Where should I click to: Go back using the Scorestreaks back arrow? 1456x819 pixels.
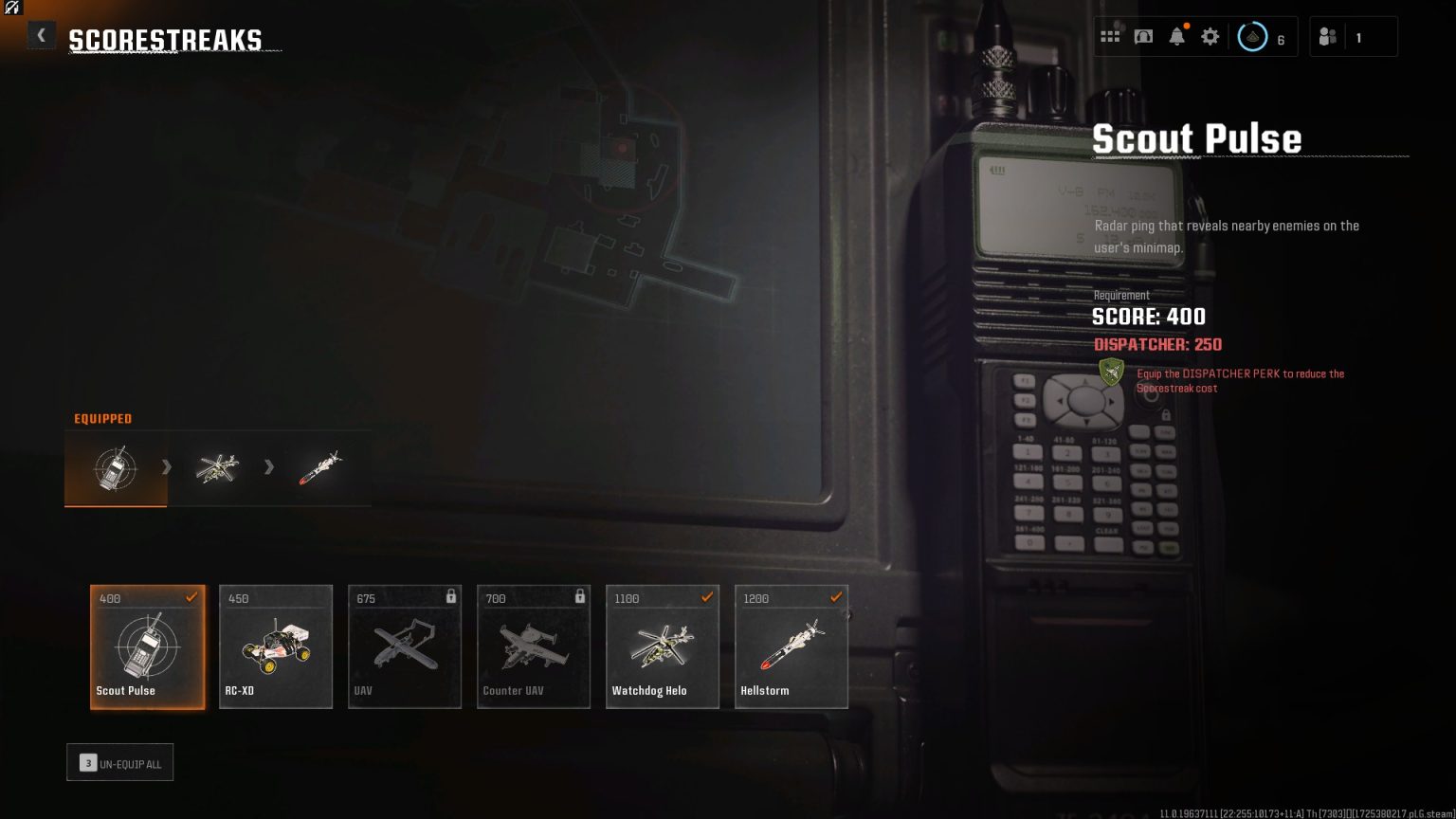(x=41, y=35)
